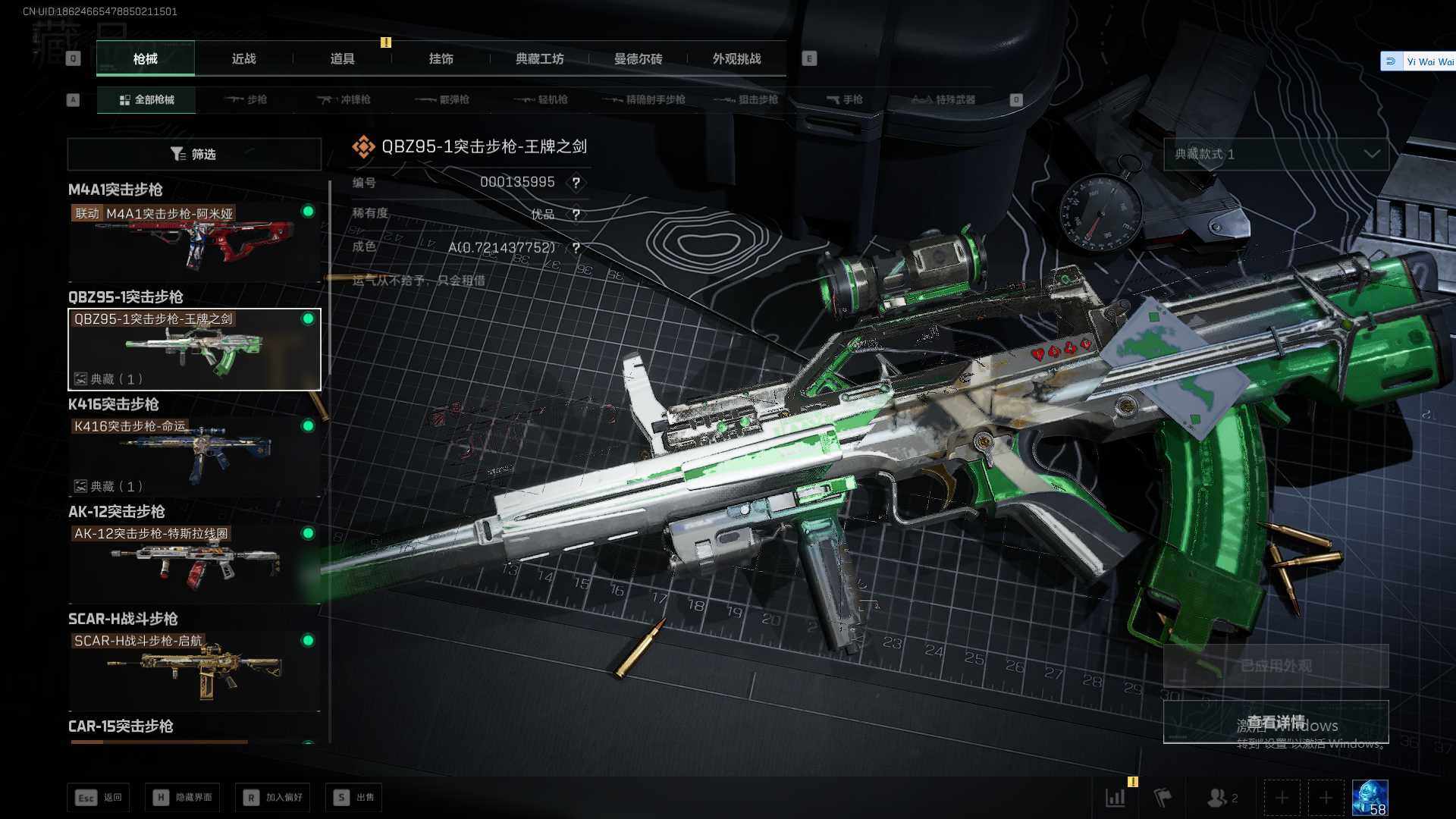Click the 返回 back button
Screen dimensions: 1456x819
click(x=99, y=798)
